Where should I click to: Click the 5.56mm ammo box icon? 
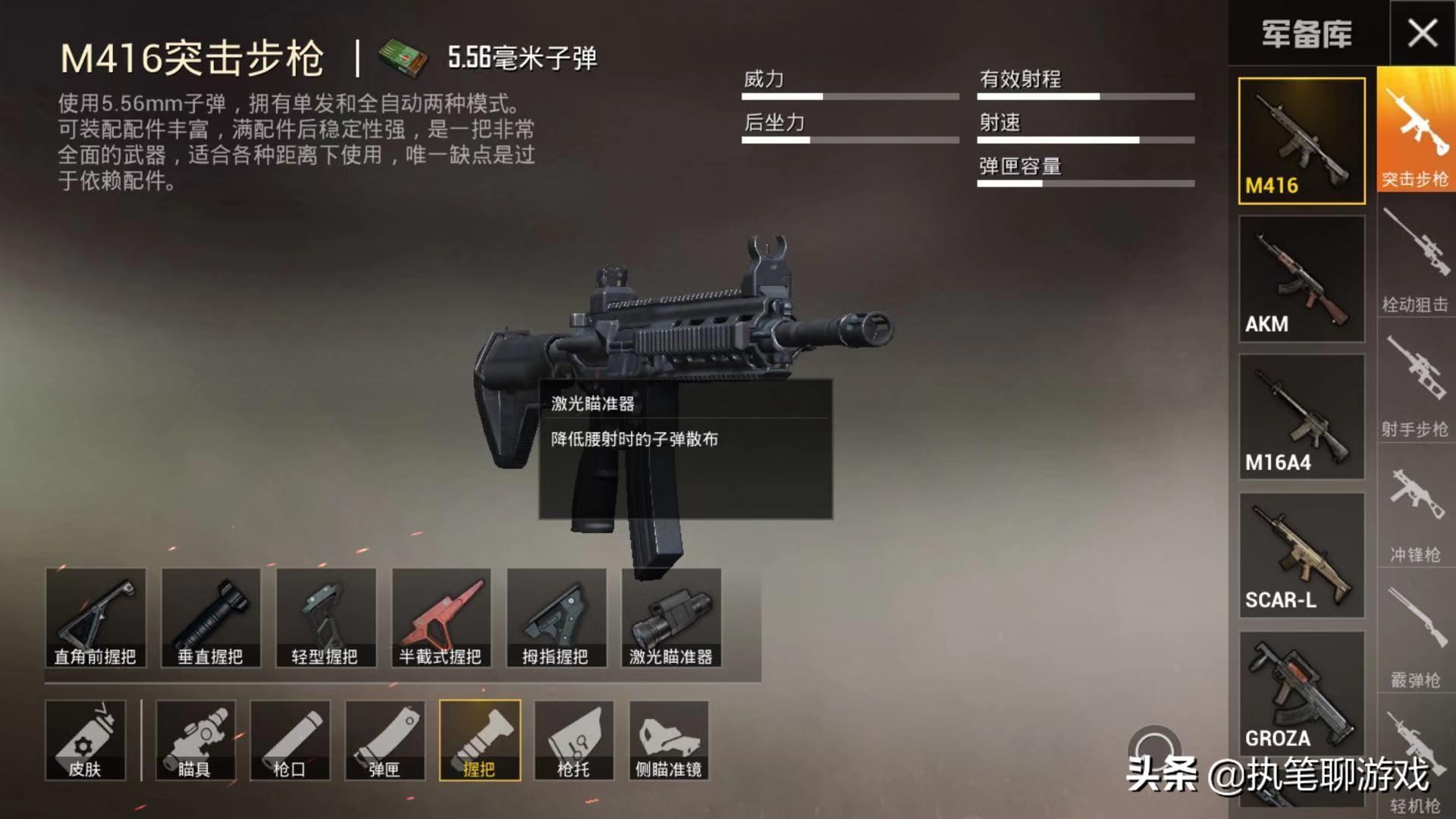coord(406,57)
